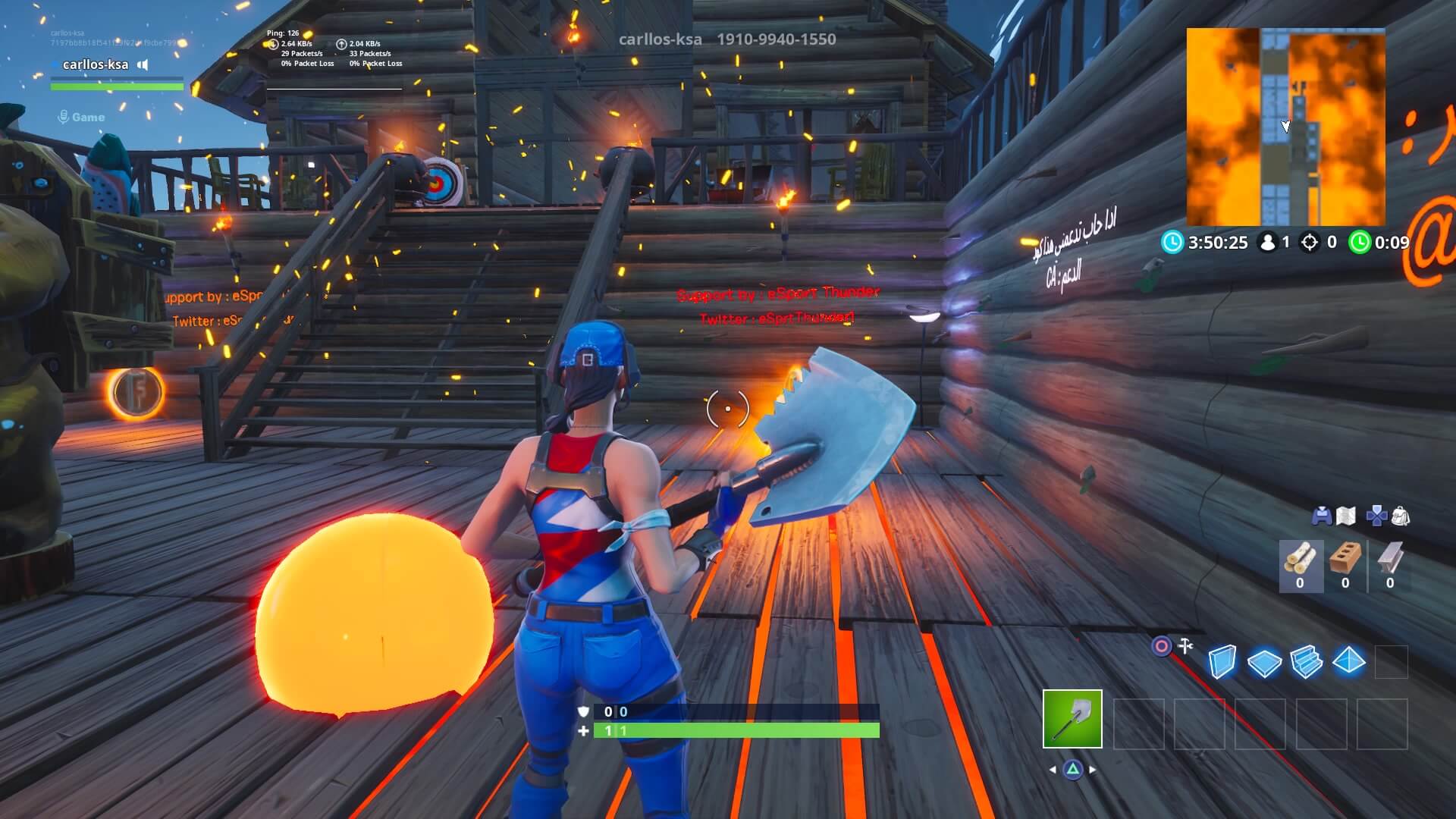Select the pyramid roof build piece icon
Viewport: 1456px width, 819px height.
[x=1348, y=662]
